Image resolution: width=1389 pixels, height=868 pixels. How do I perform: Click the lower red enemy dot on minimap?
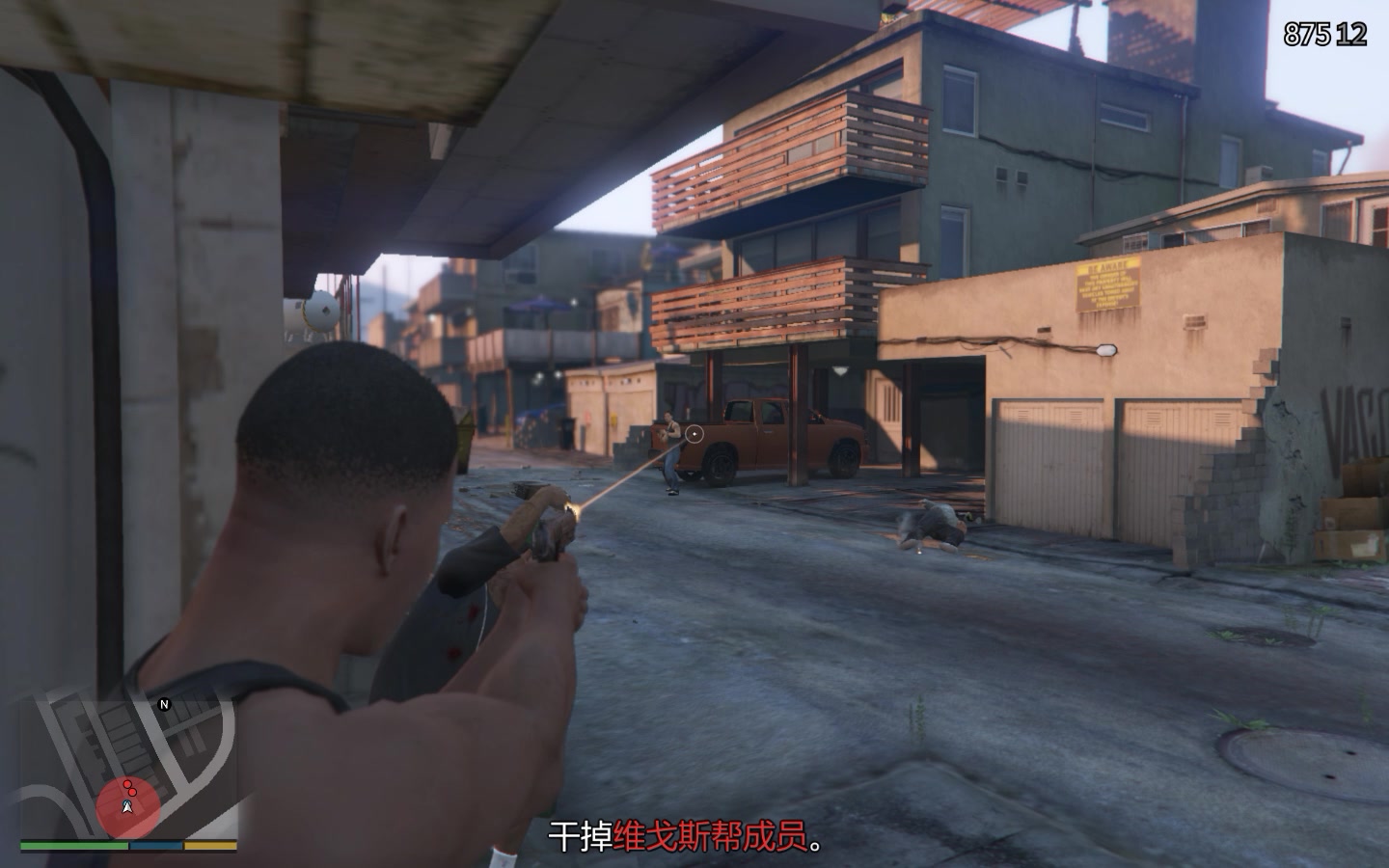[x=132, y=792]
